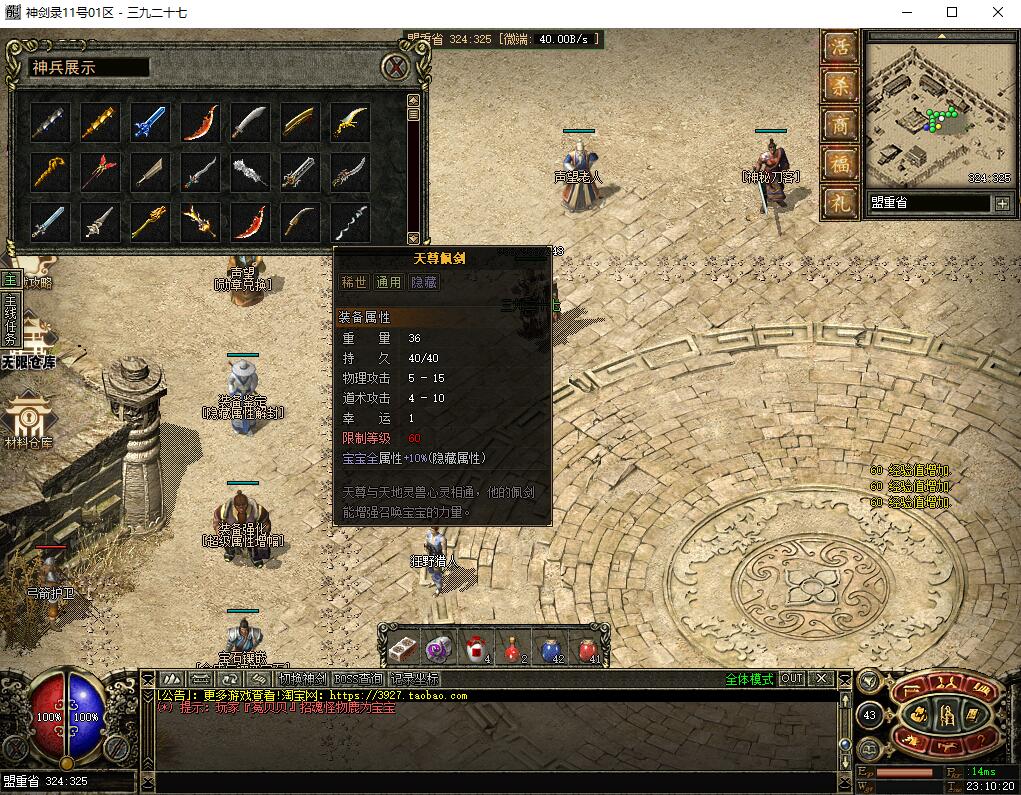
Task: Click the 福 welfare button
Action: pyautogui.click(x=841, y=163)
